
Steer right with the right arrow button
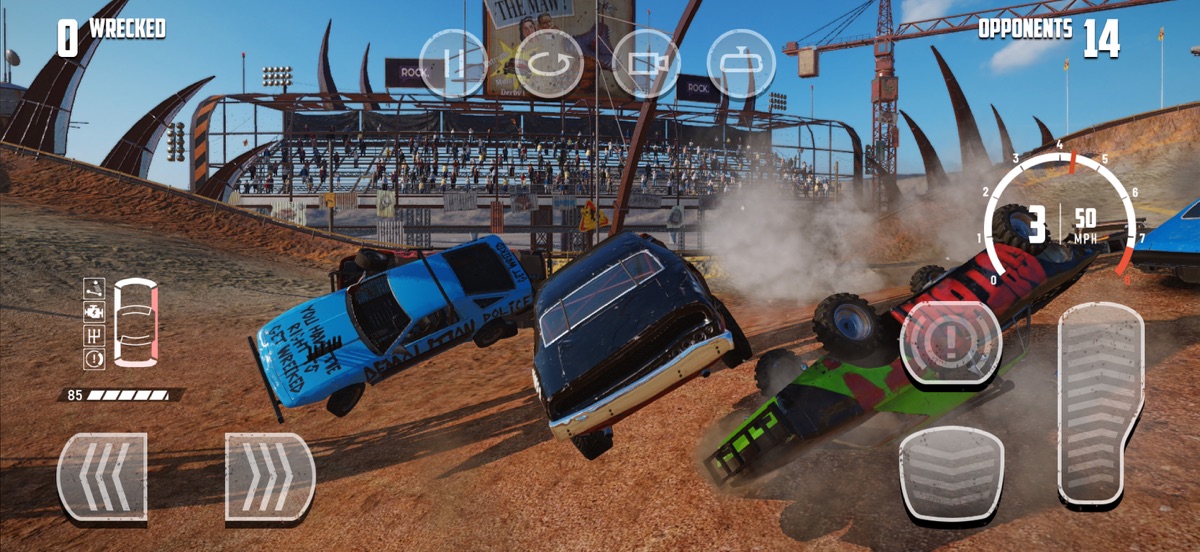click(x=270, y=477)
